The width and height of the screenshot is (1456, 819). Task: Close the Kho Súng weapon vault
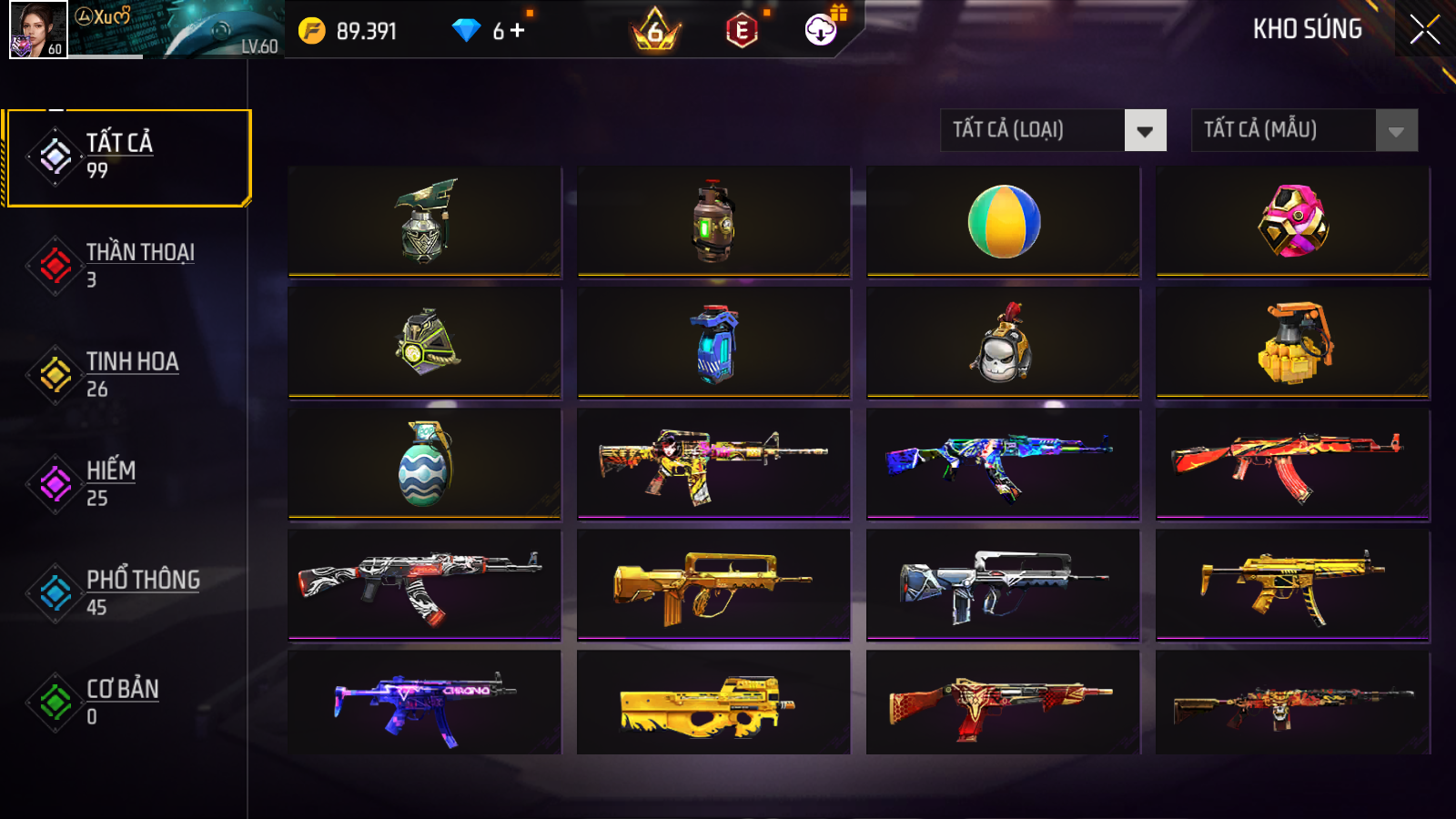tap(1424, 29)
